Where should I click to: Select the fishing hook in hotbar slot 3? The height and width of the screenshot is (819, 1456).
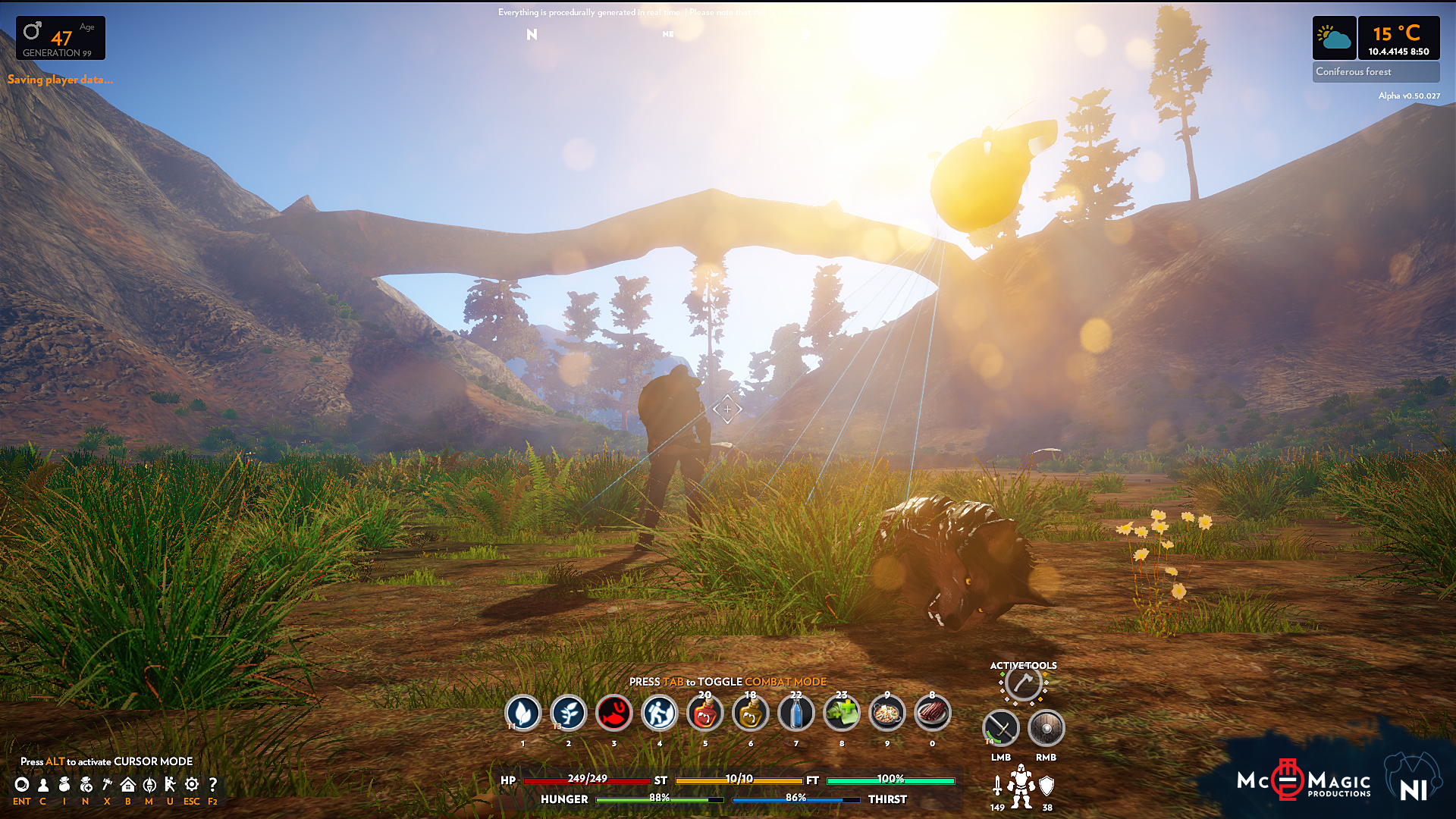click(x=614, y=713)
